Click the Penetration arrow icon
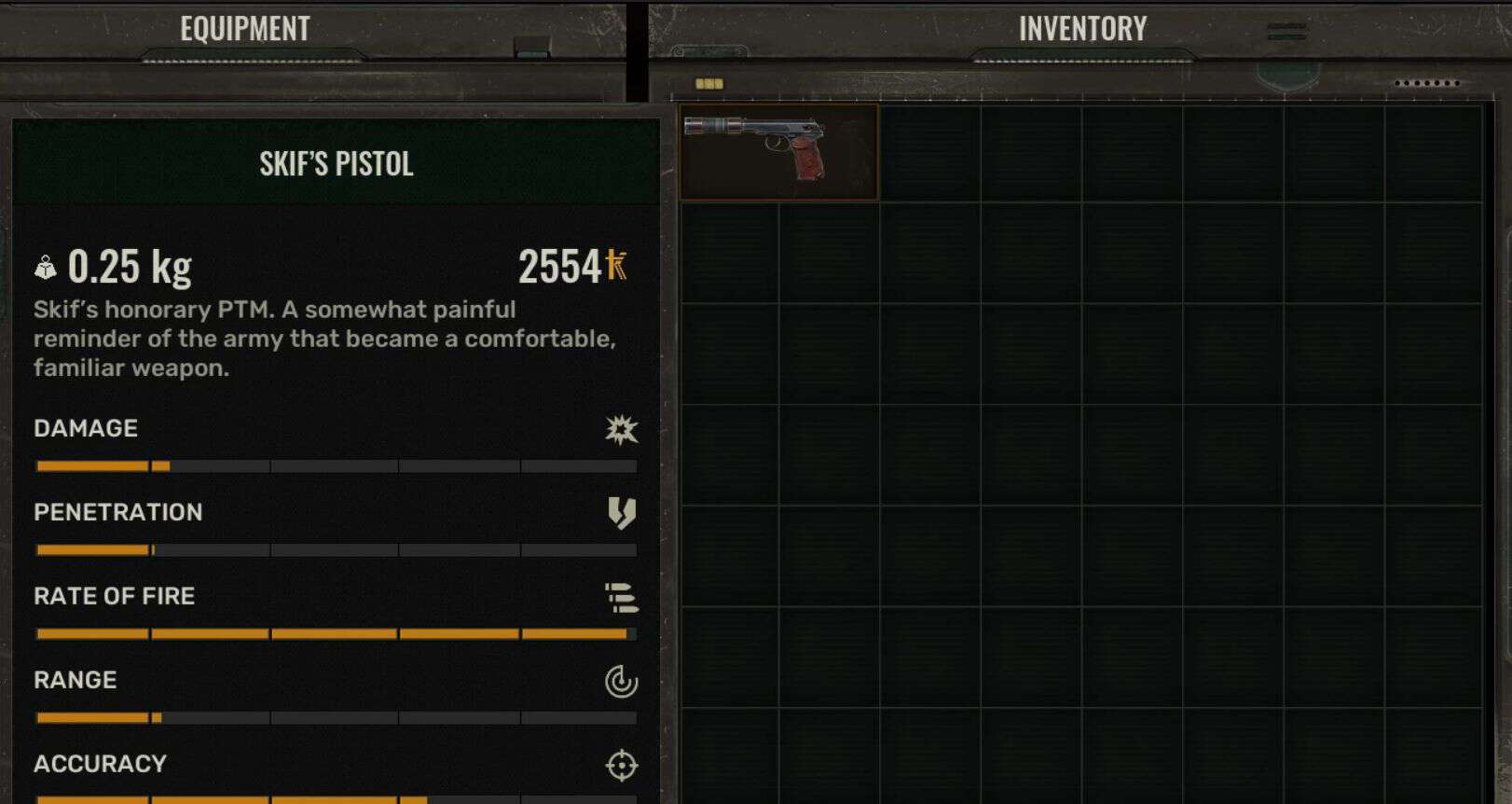 coord(621,513)
